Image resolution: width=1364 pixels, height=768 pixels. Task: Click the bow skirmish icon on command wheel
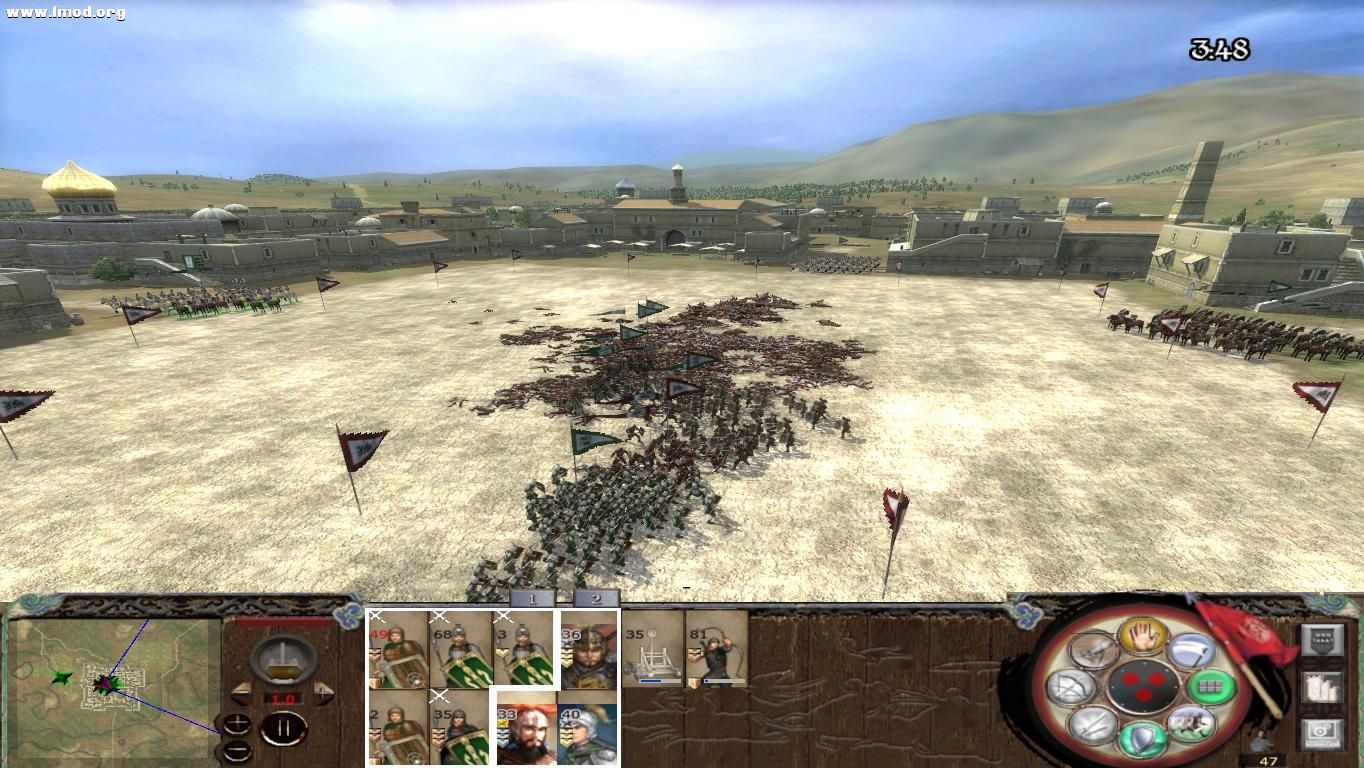pos(1070,686)
